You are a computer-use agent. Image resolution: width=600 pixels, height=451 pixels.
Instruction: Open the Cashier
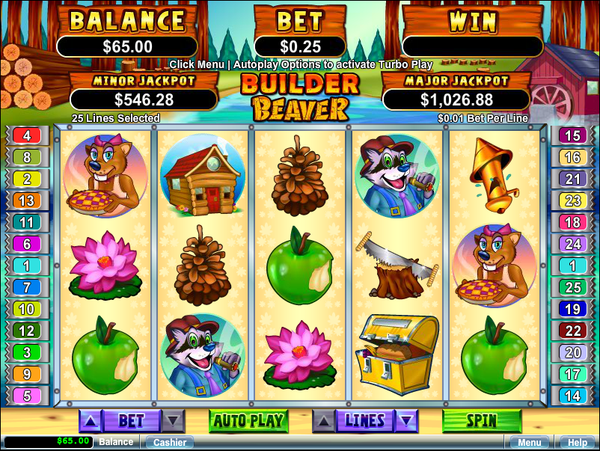click(172, 441)
